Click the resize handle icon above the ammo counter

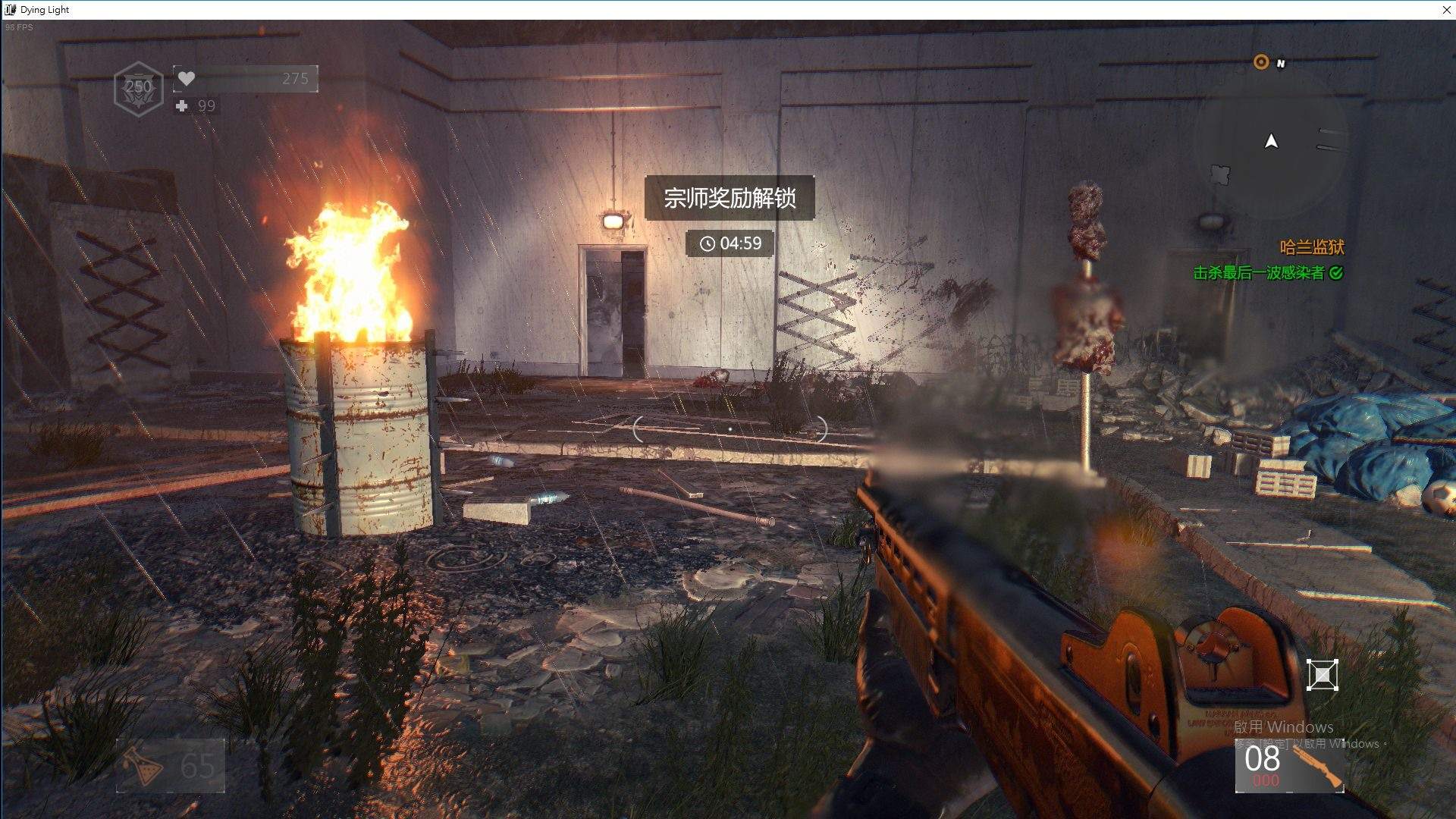1323,673
